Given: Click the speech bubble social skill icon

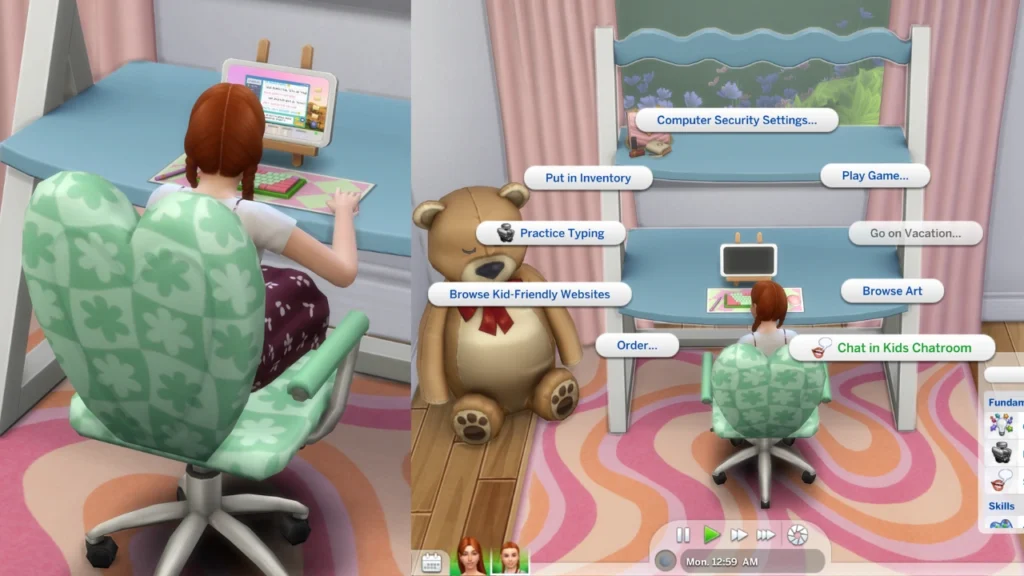Looking at the screenshot, I should click(x=1002, y=479).
